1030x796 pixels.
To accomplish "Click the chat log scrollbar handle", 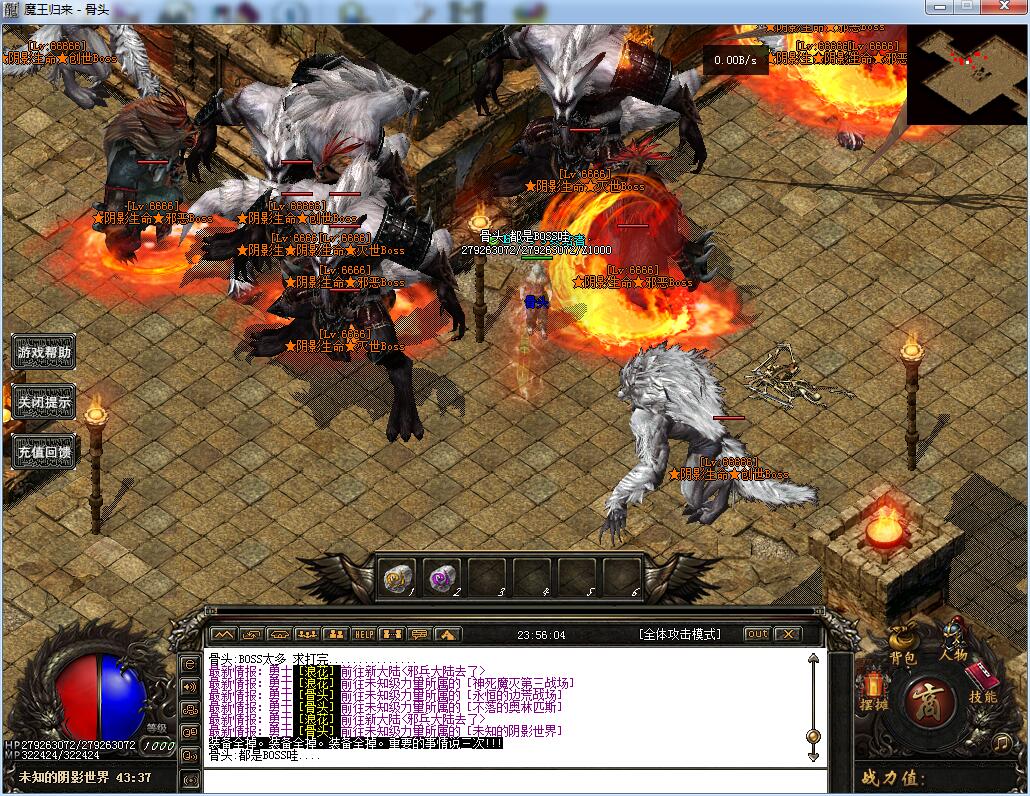I will pyautogui.click(x=813, y=737).
